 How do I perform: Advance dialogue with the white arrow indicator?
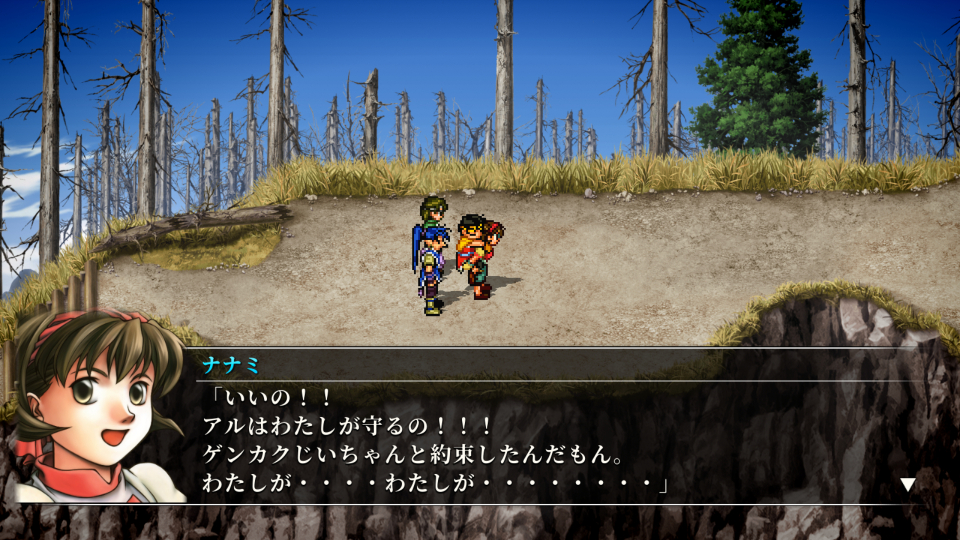907,485
